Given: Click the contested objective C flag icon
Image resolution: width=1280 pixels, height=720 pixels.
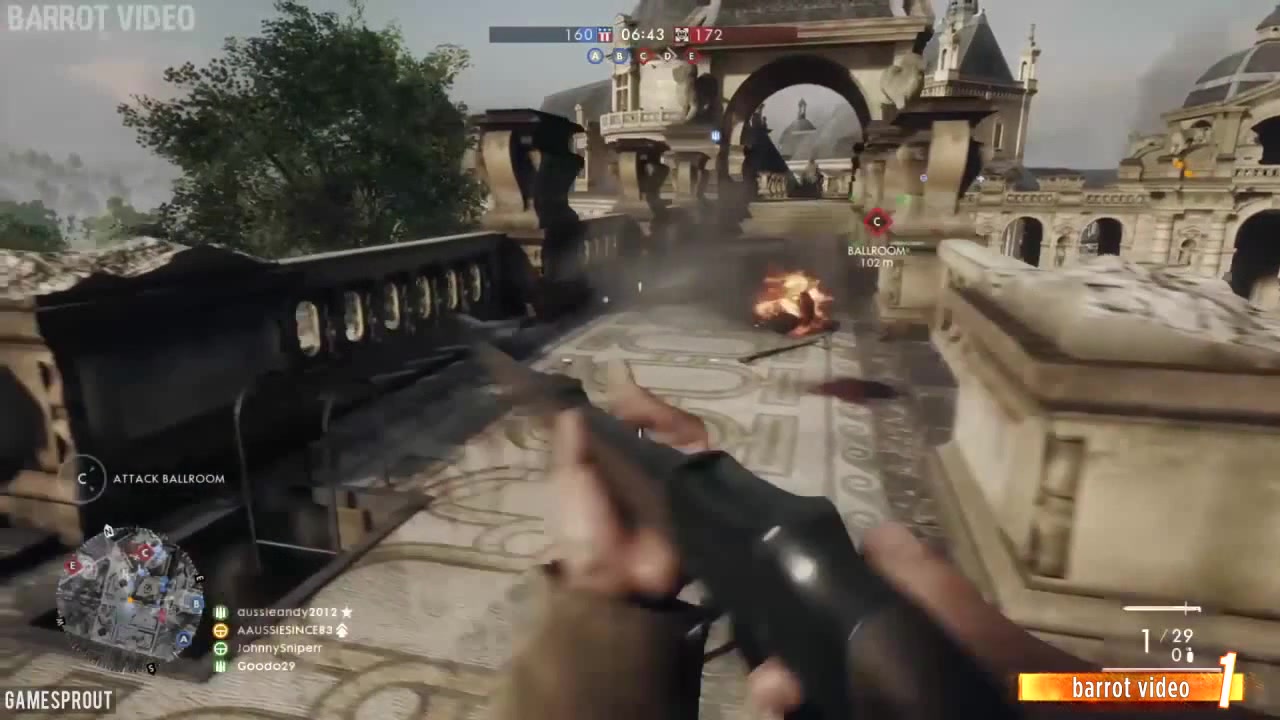Looking at the screenshot, I should click(x=643, y=55).
